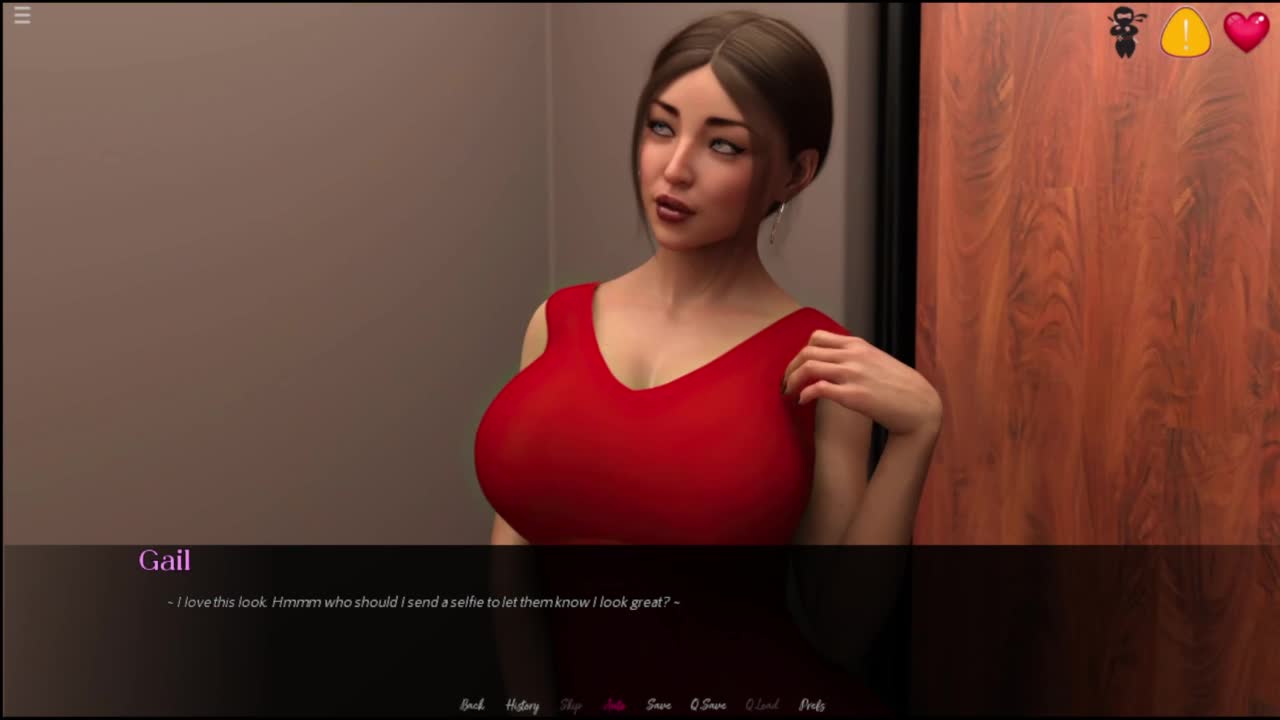Open the Save game screen
The width and height of the screenshot is (1280, 720).
point(658,705)
